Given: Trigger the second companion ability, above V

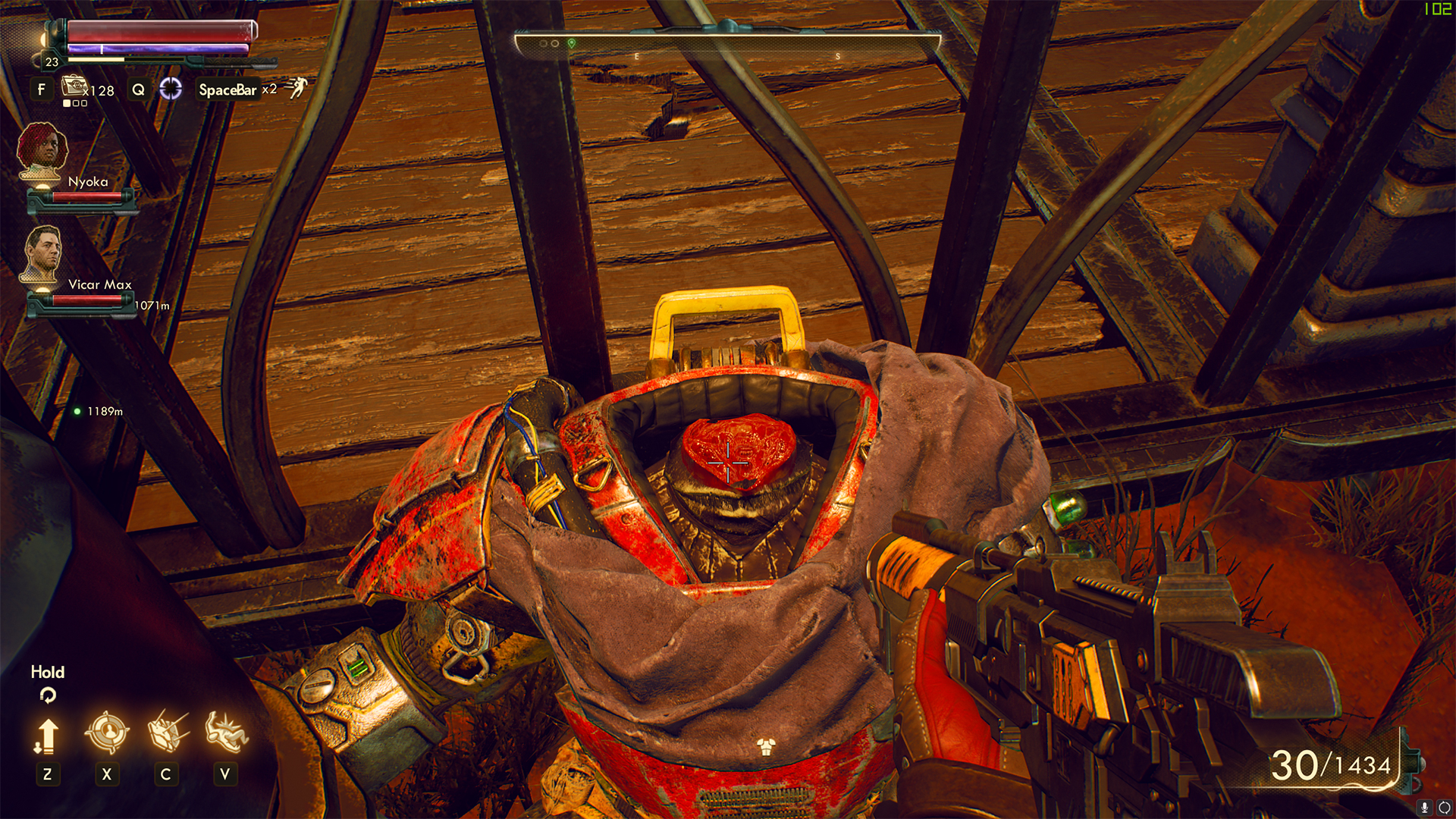Looking at the screenshot, I should 225,731.
